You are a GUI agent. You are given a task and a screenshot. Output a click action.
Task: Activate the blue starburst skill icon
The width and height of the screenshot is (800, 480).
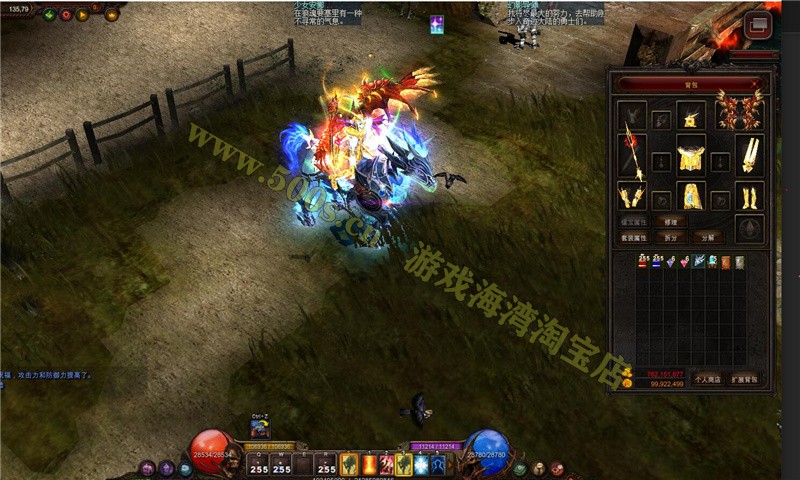coord(420,464)
